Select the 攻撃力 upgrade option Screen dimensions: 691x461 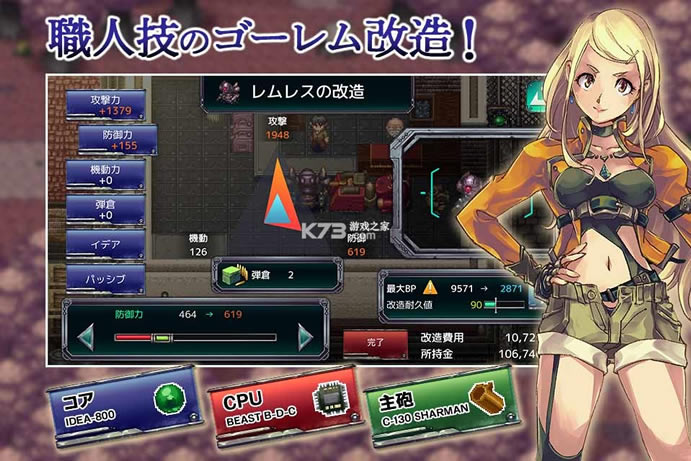click(x=105, y=105)
